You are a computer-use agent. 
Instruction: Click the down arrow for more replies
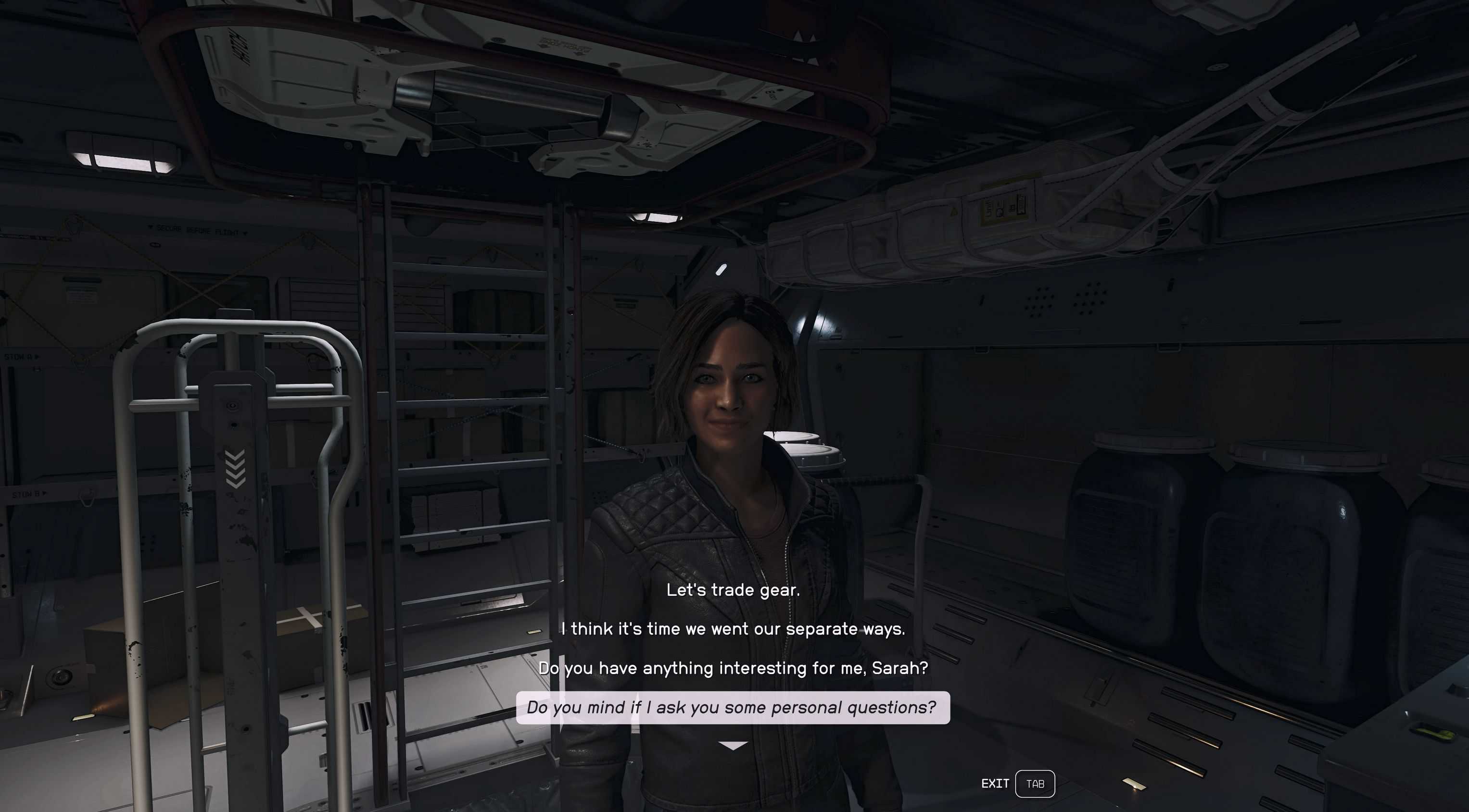point(733,745)
